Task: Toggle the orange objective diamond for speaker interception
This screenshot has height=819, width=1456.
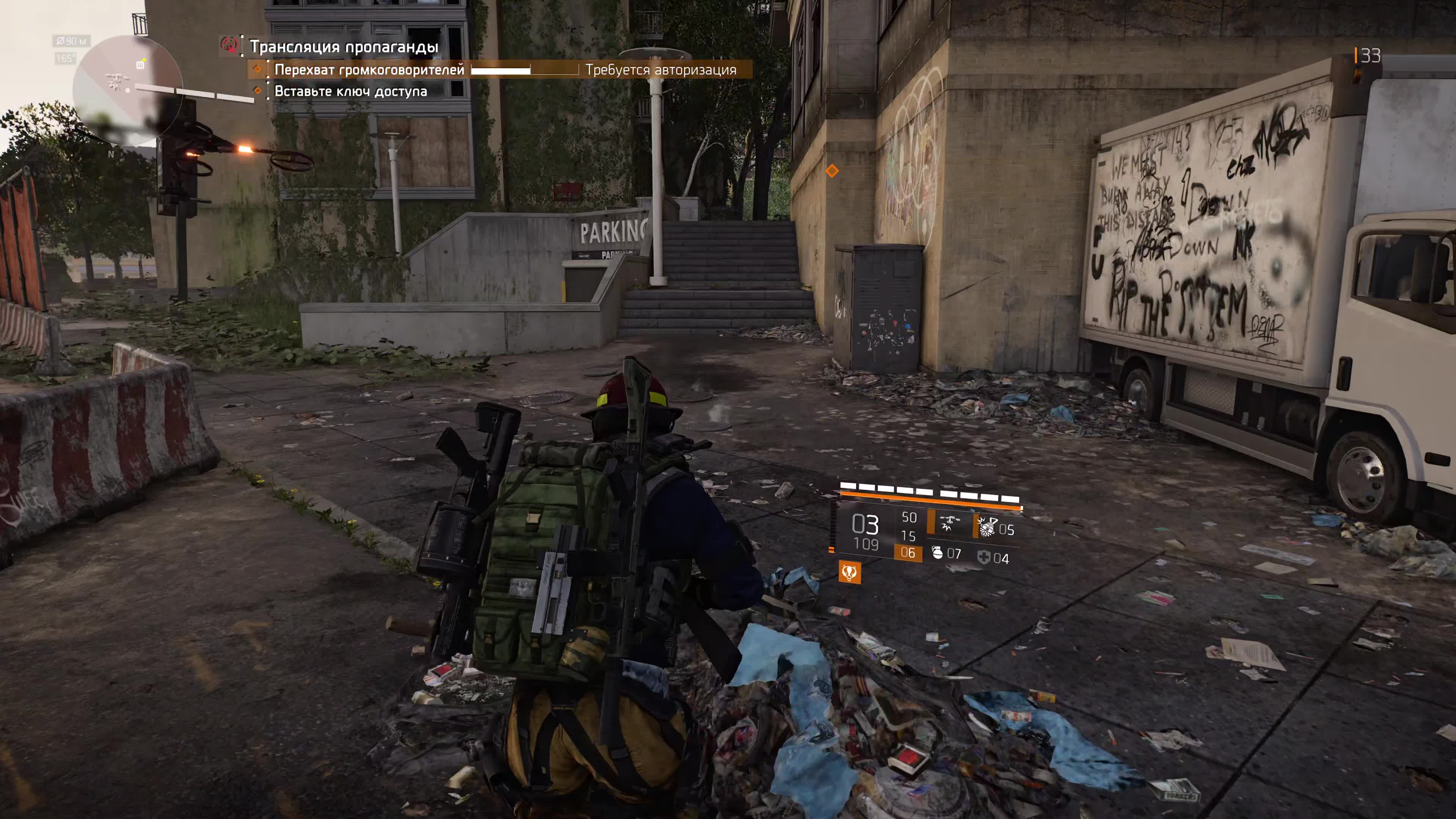Action: point(258,69)
